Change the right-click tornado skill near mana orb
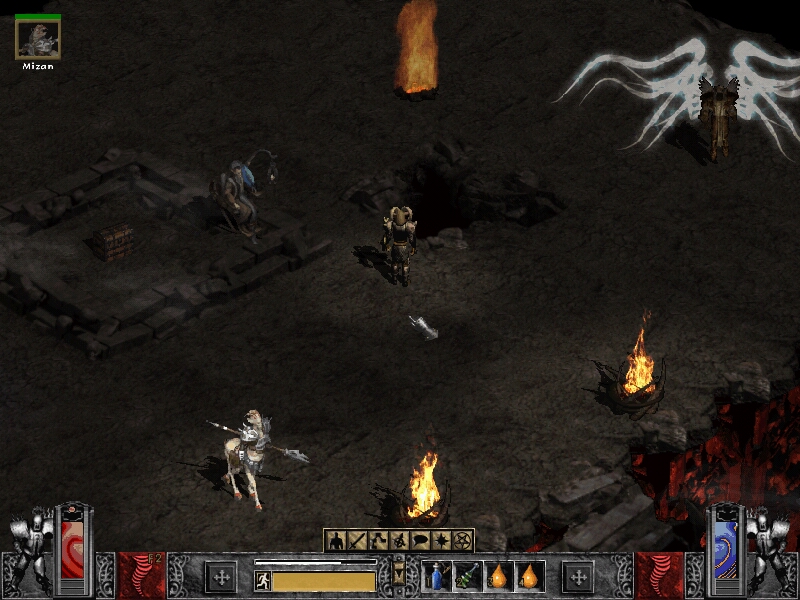The width and height of the screenshot is (800, 600). click(660, 576)
